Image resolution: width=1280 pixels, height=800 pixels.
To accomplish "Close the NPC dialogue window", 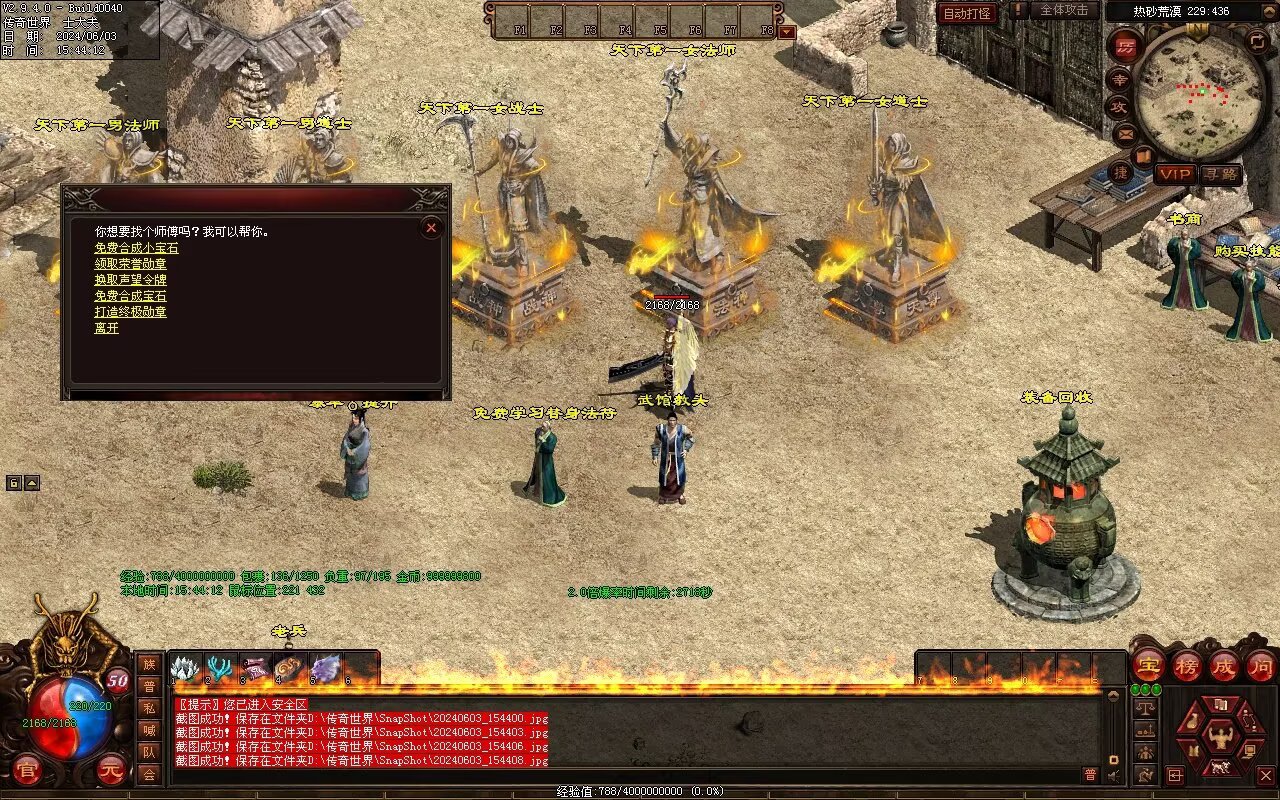I will pyautogui.click(x=431, y=228).
